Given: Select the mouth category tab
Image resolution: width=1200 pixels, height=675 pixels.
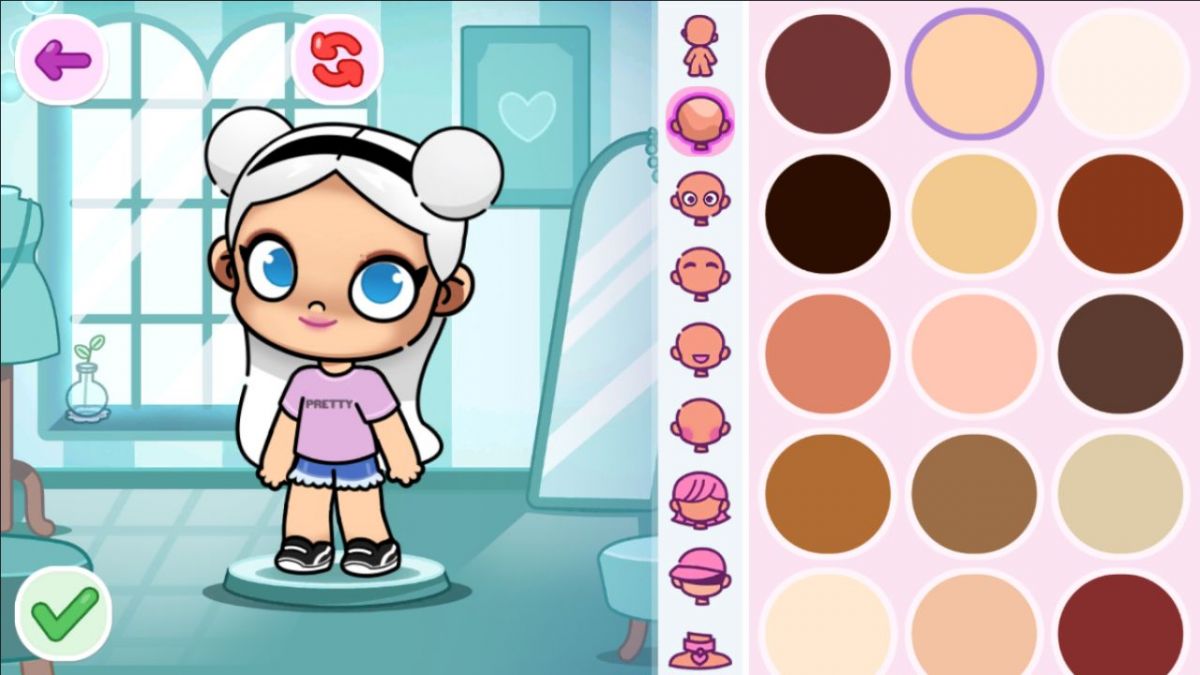Looking at the screenshot, I should 700,347.
